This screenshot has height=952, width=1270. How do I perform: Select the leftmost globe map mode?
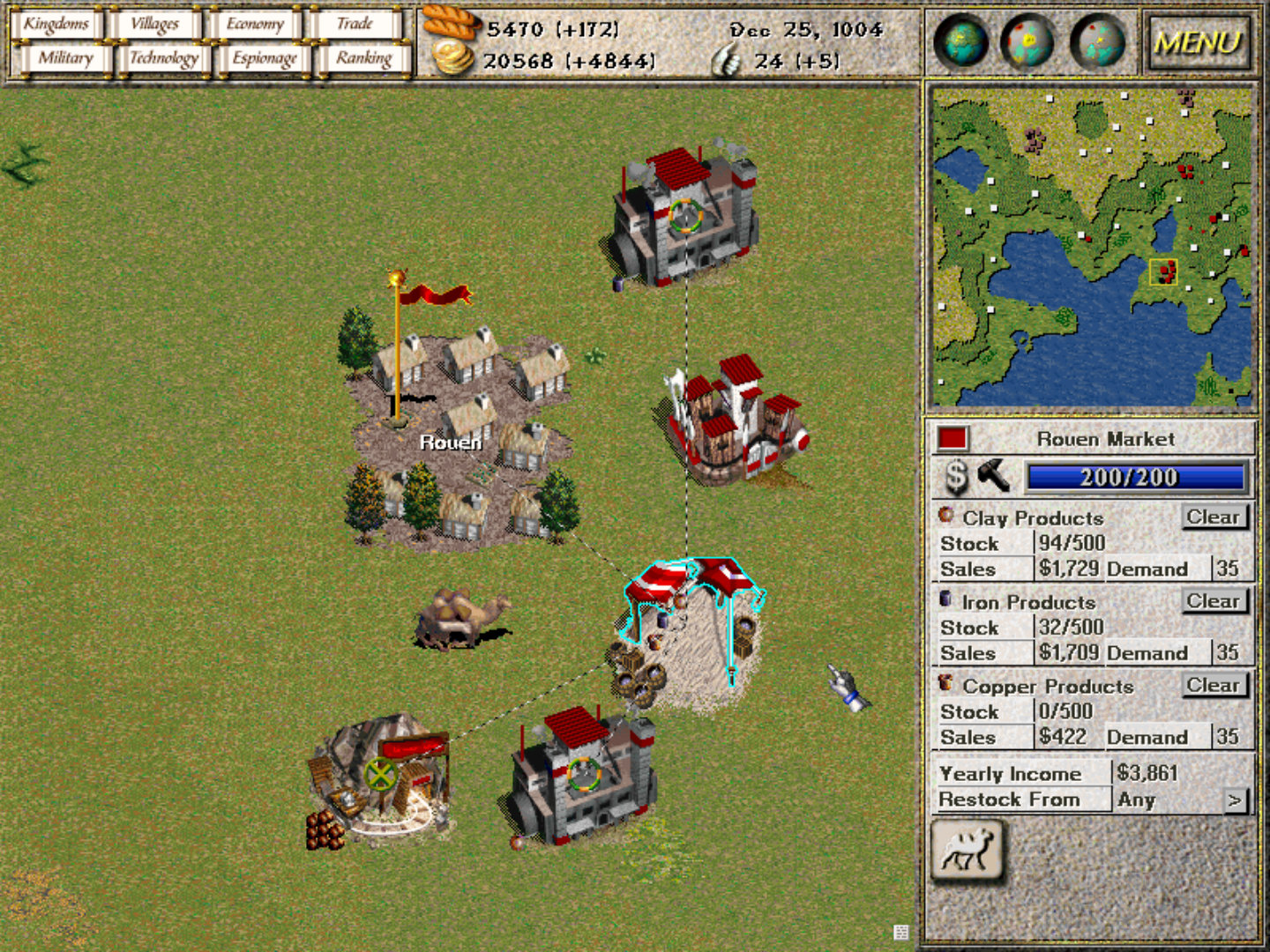click(x=960, y=41)
